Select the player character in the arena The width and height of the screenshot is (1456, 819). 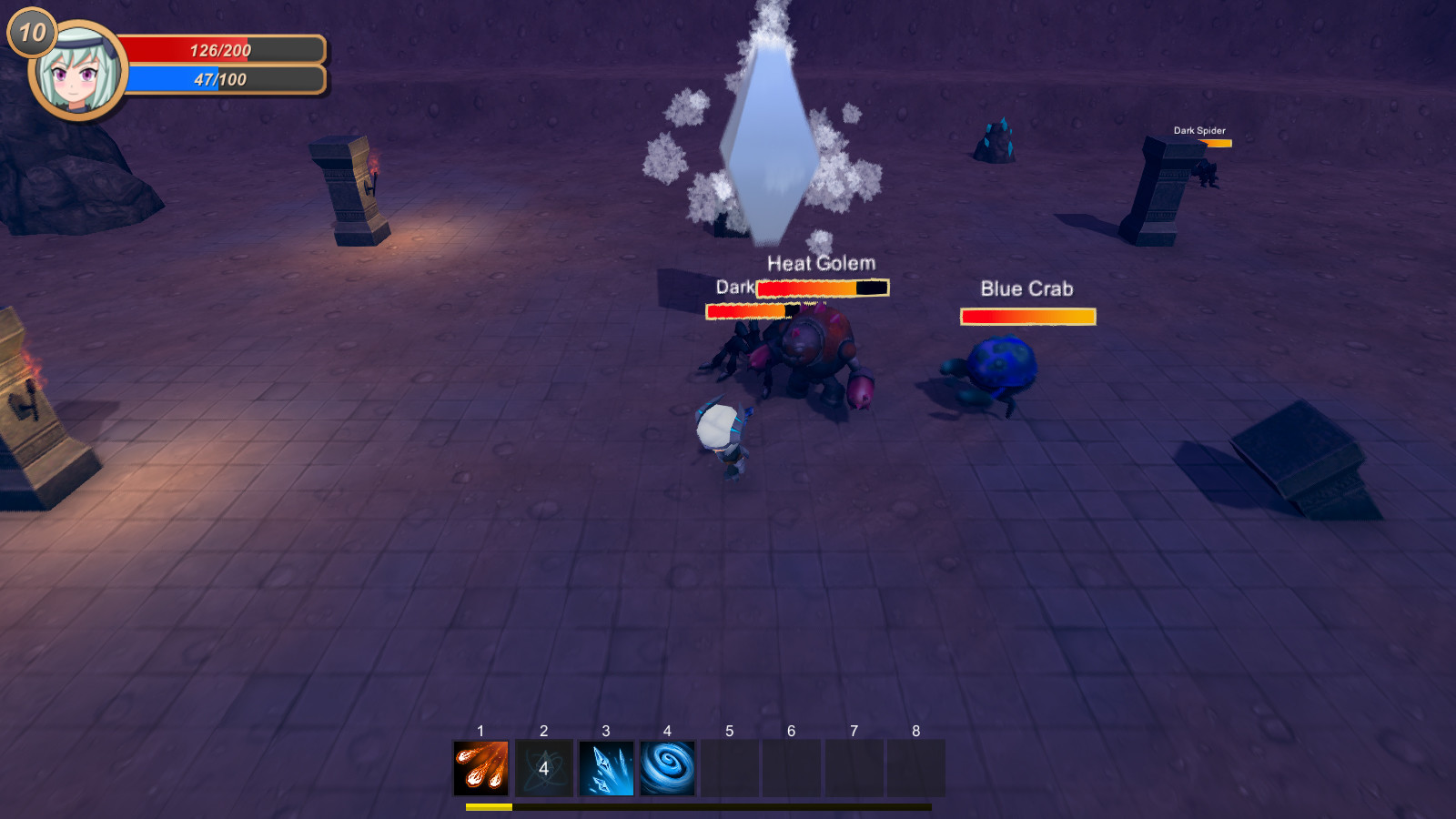click(x=723, y=437)
